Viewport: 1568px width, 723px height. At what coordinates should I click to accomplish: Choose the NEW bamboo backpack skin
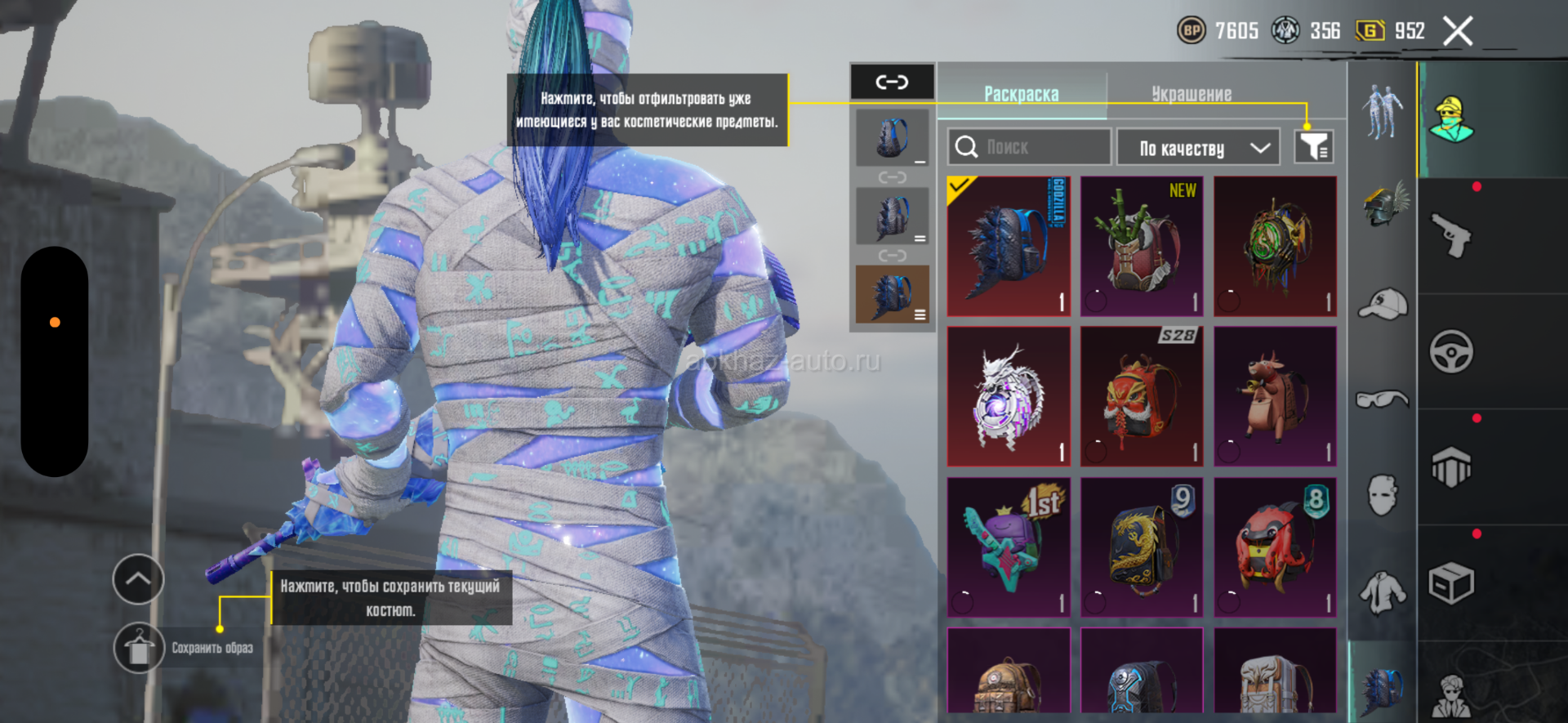coord(1142,246)
